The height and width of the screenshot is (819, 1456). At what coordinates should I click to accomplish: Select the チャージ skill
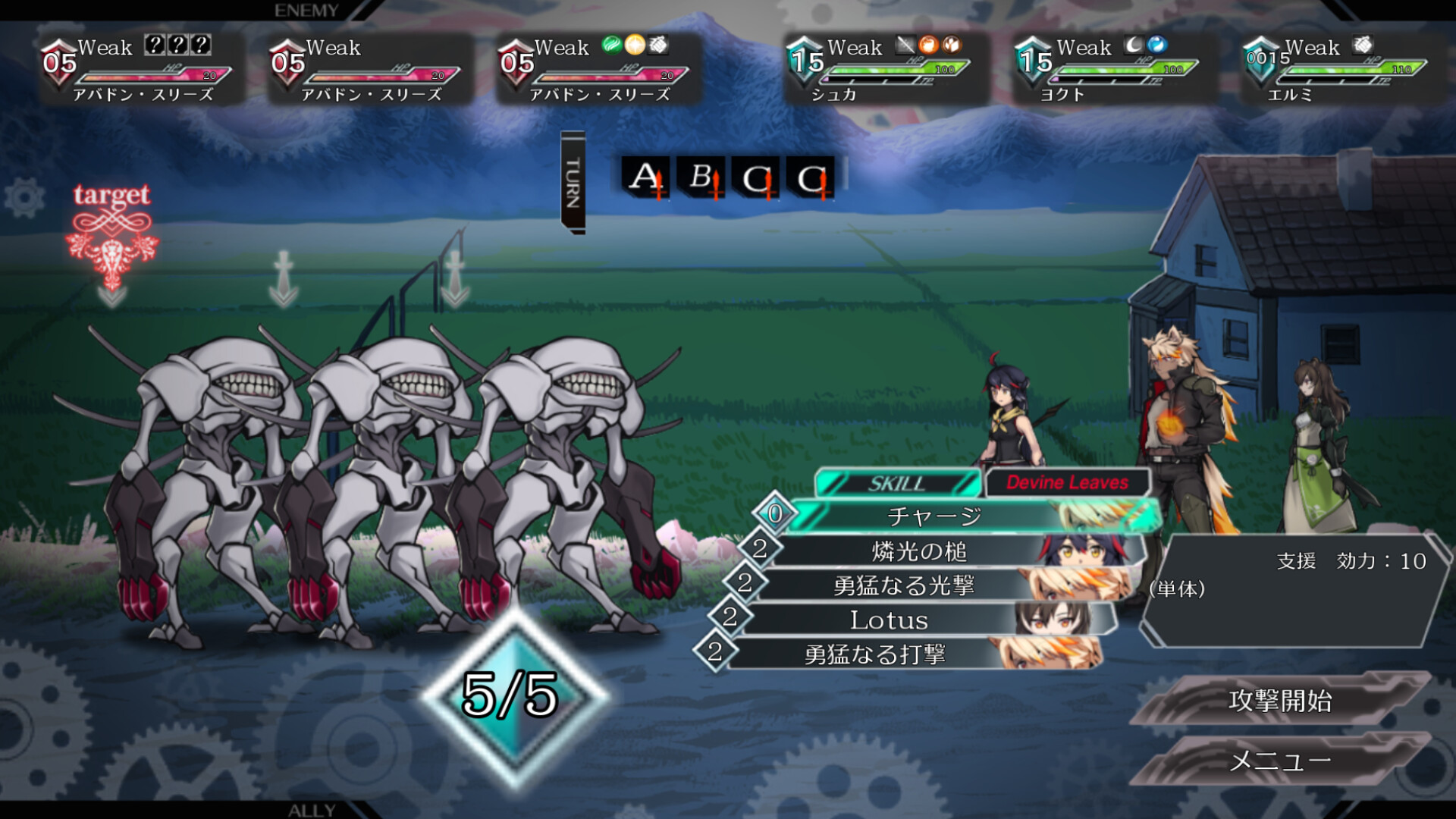click(934, 516)
